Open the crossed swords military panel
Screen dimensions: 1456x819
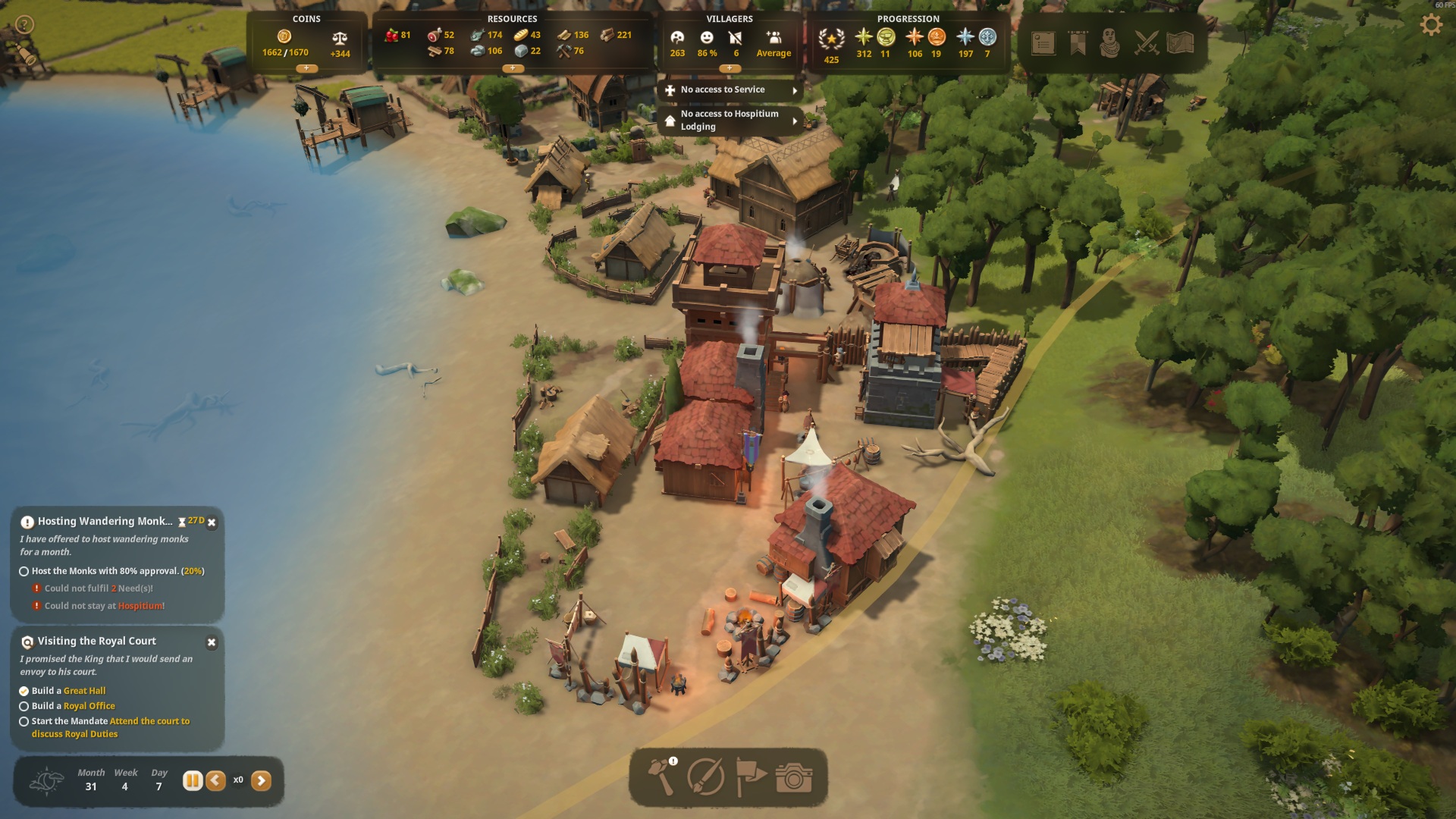tap(1147, 43)
